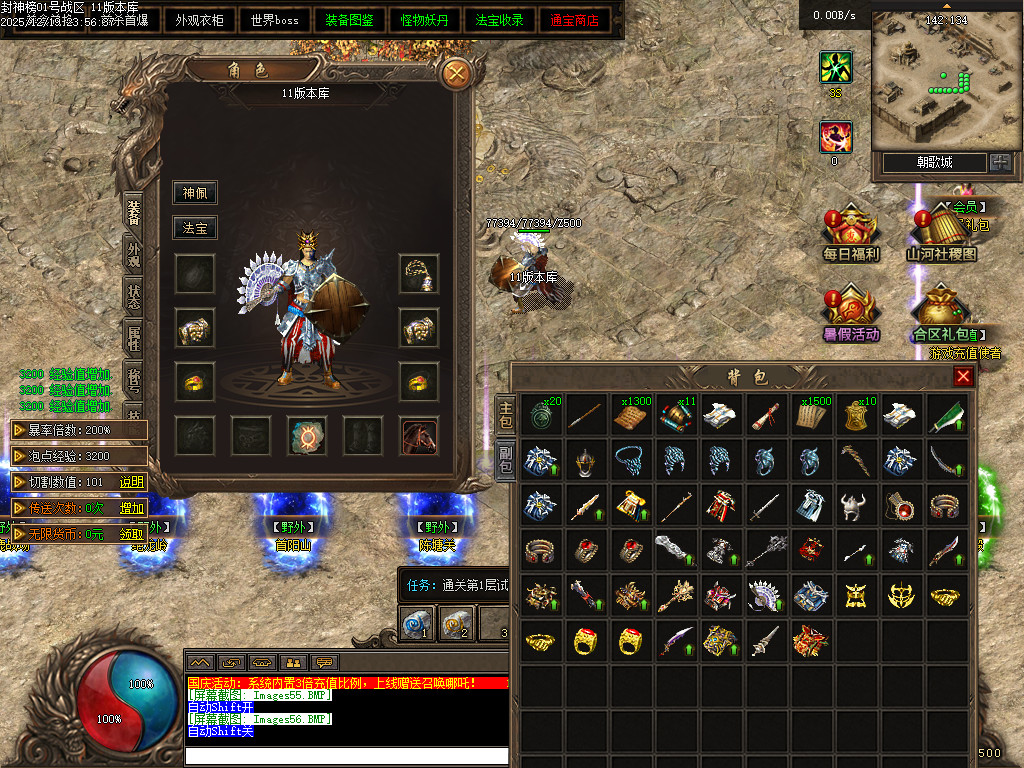Viewport: 1024px width, 768px height.
Task: Click the chat text input field
Action: coord(346,755)
